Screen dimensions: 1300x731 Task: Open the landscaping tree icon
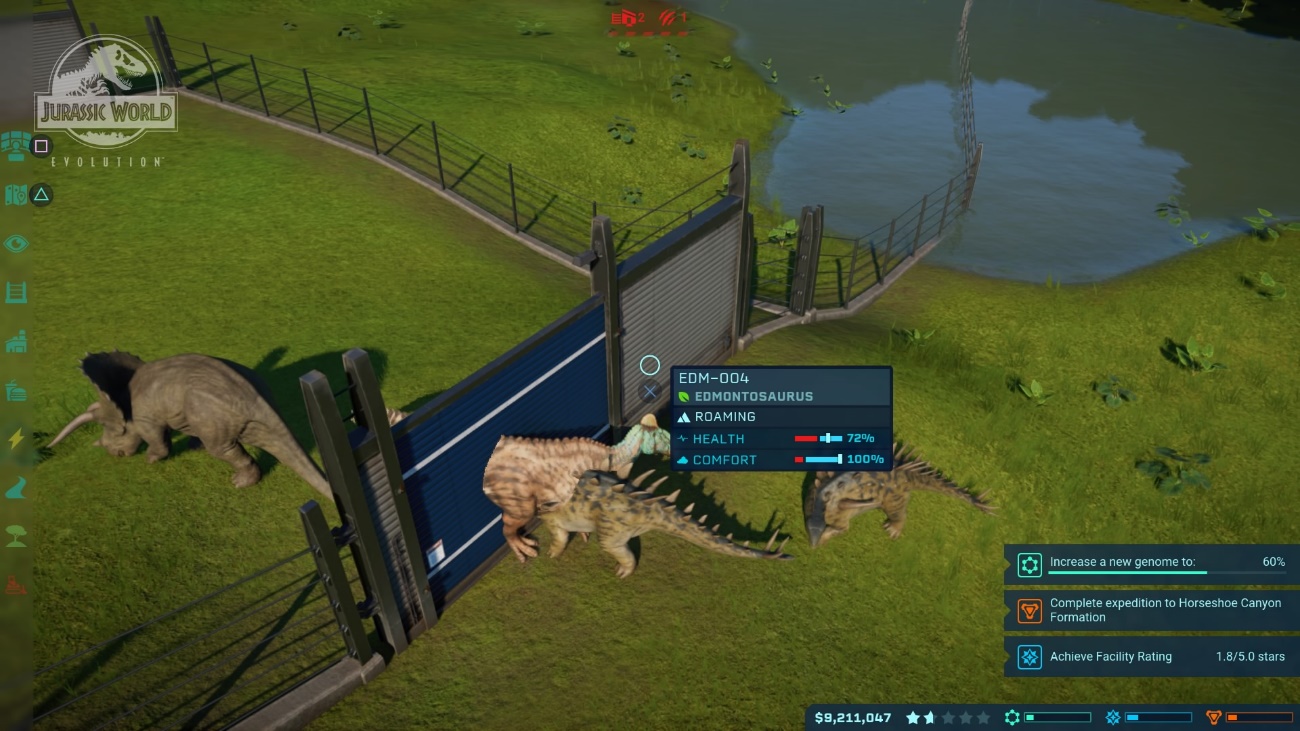(16, 536)
